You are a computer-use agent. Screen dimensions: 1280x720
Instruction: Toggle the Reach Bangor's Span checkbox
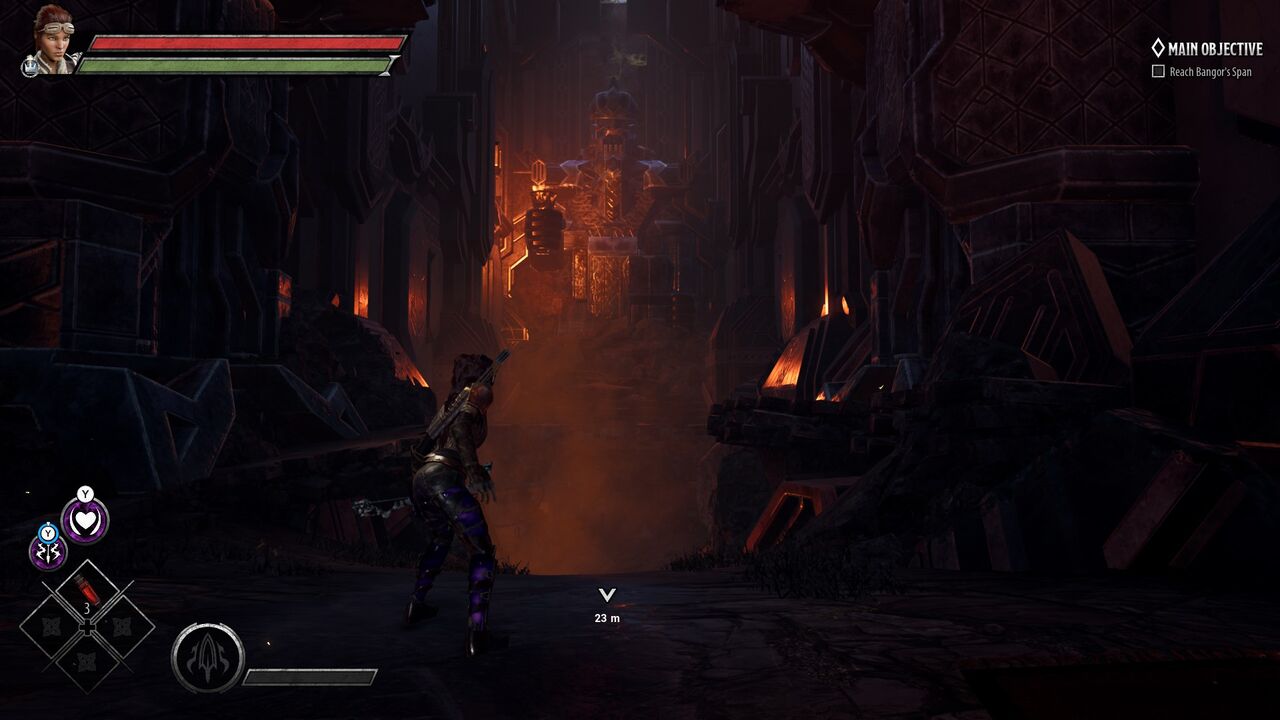(x=1158, y=72)
